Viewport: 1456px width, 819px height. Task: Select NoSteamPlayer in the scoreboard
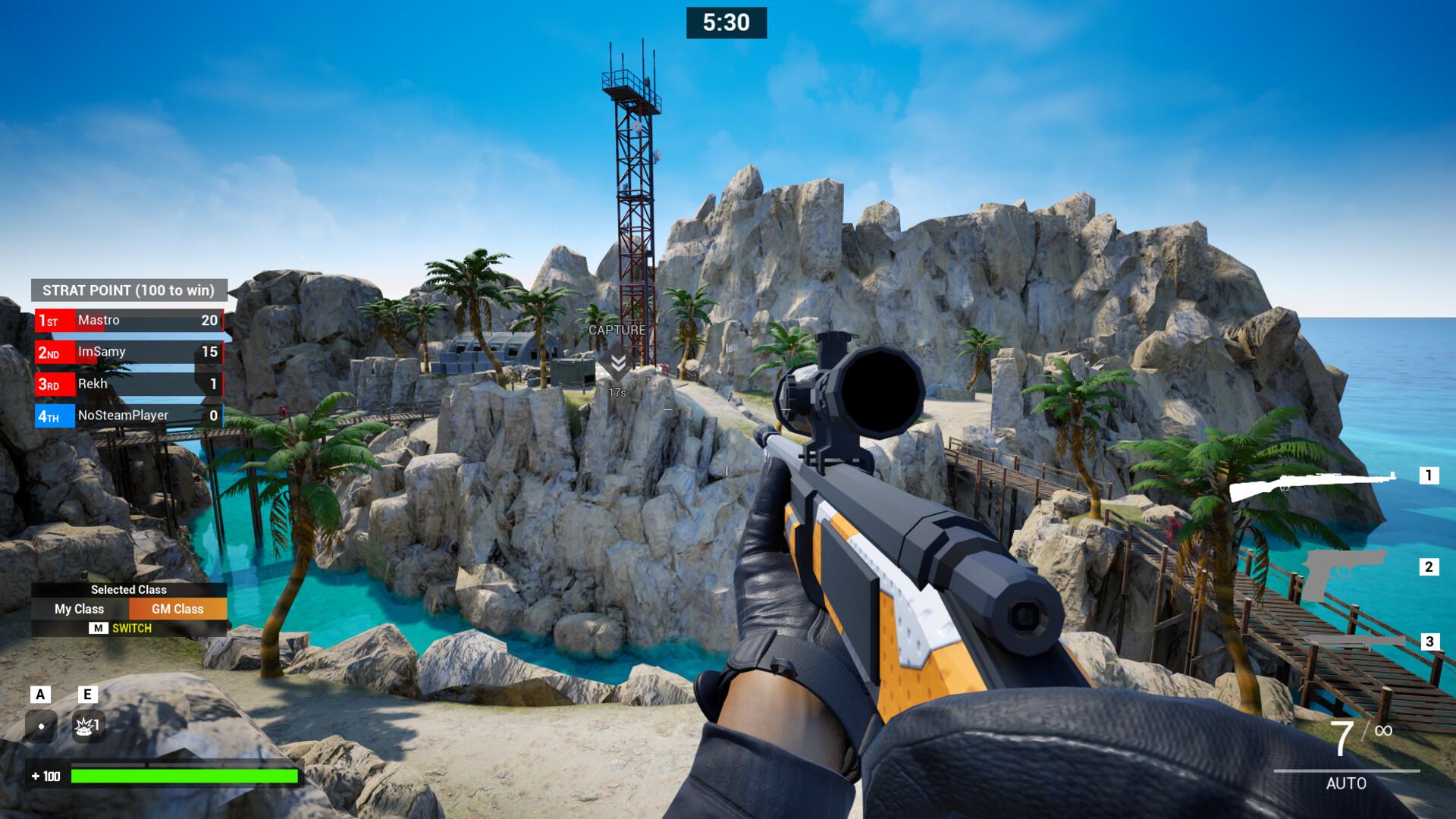(129, 416)
